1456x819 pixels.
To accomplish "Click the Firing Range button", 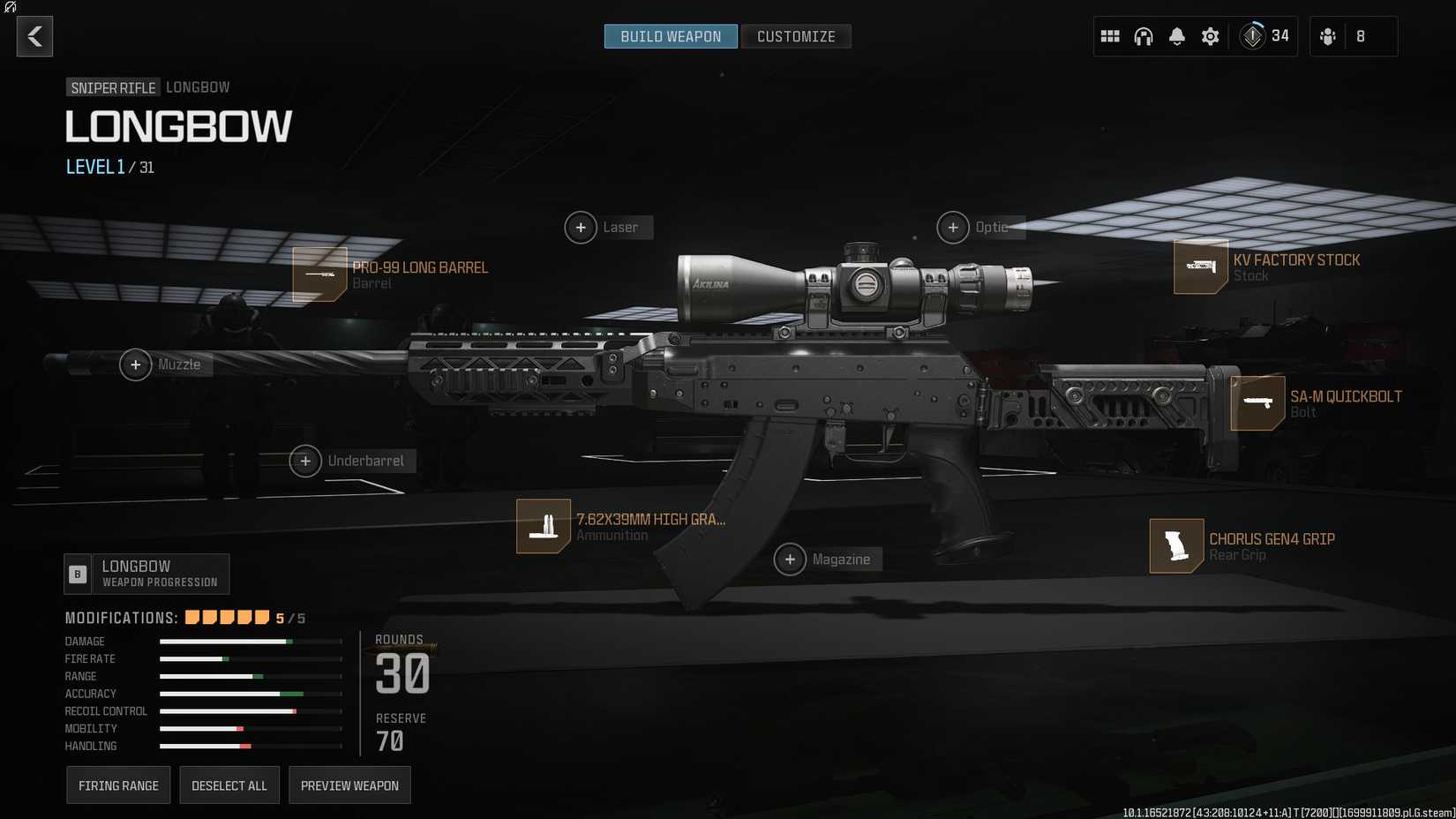I will tap(117, 785).
